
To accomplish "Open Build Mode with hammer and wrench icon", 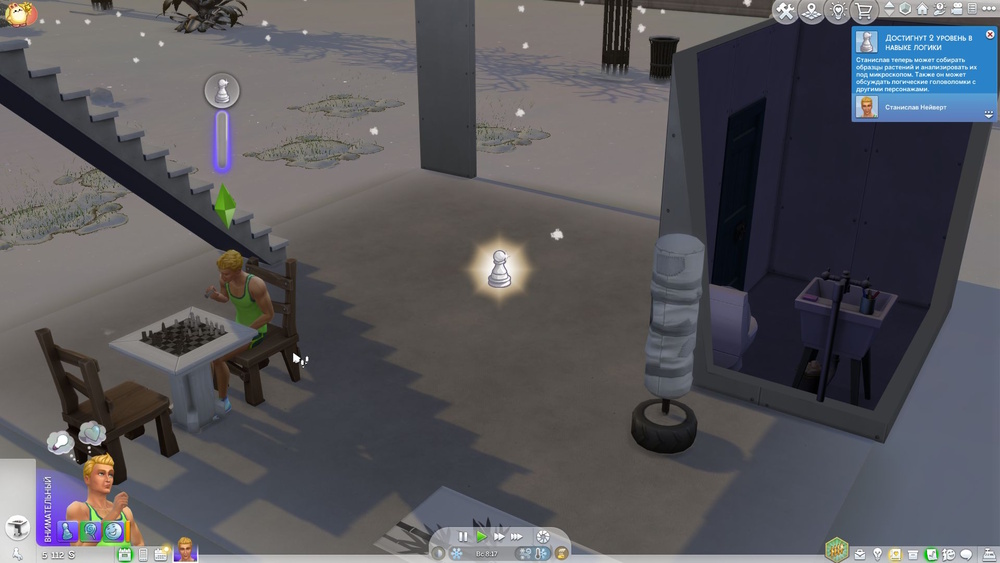I will click(x=786, y=11).
